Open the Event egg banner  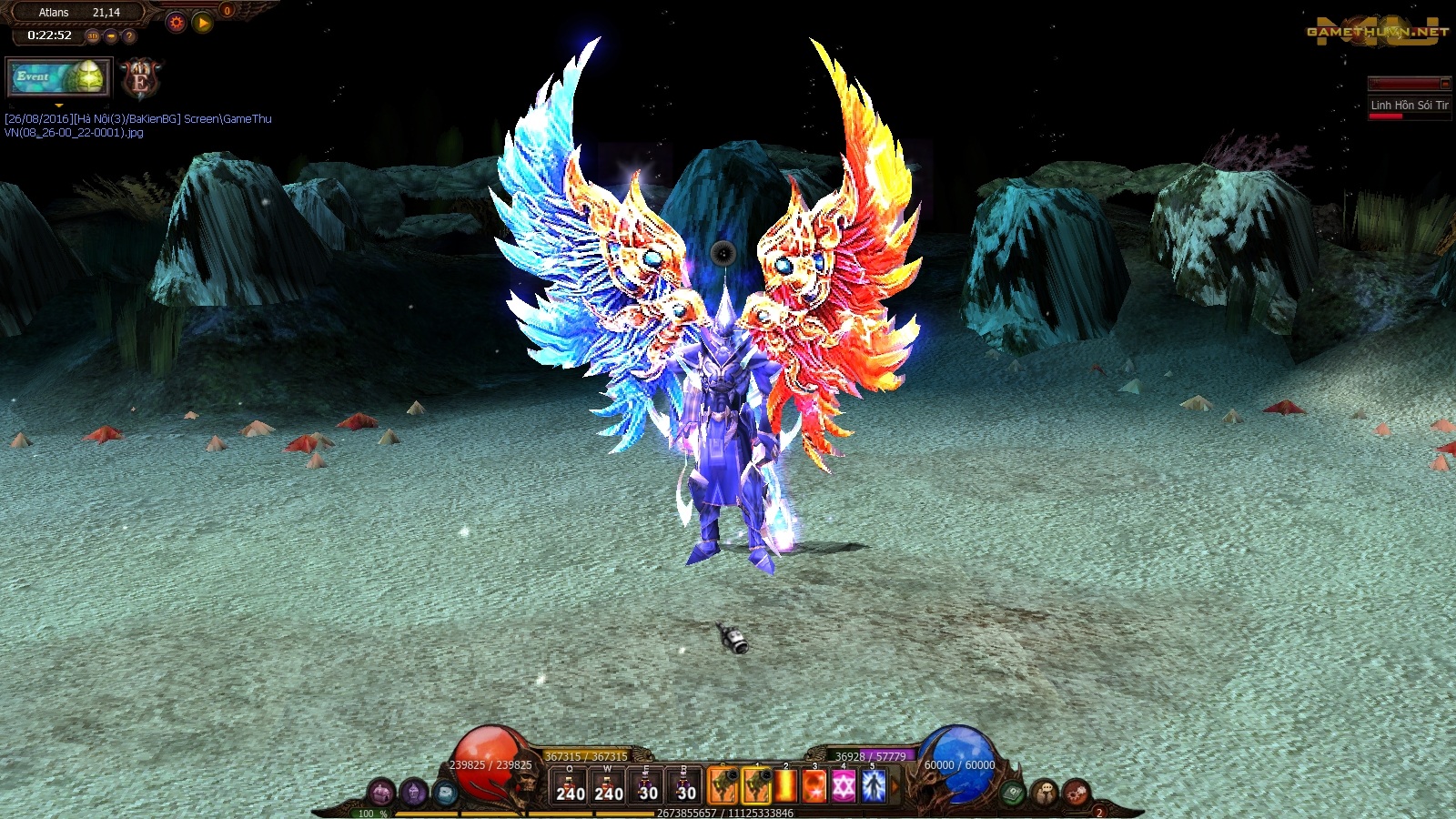click(x=58, y=77)
